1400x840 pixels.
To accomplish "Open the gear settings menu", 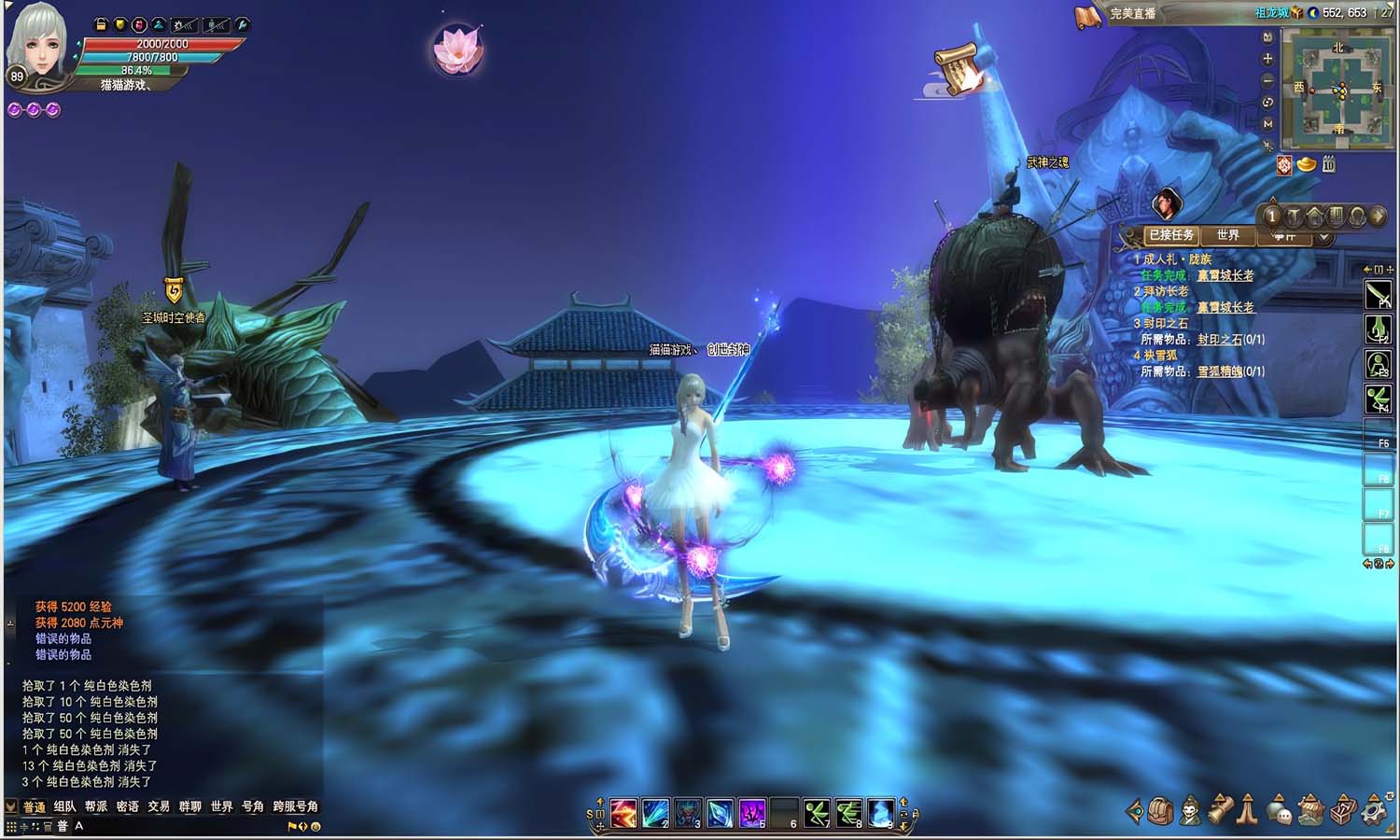I will [1375, 811].
